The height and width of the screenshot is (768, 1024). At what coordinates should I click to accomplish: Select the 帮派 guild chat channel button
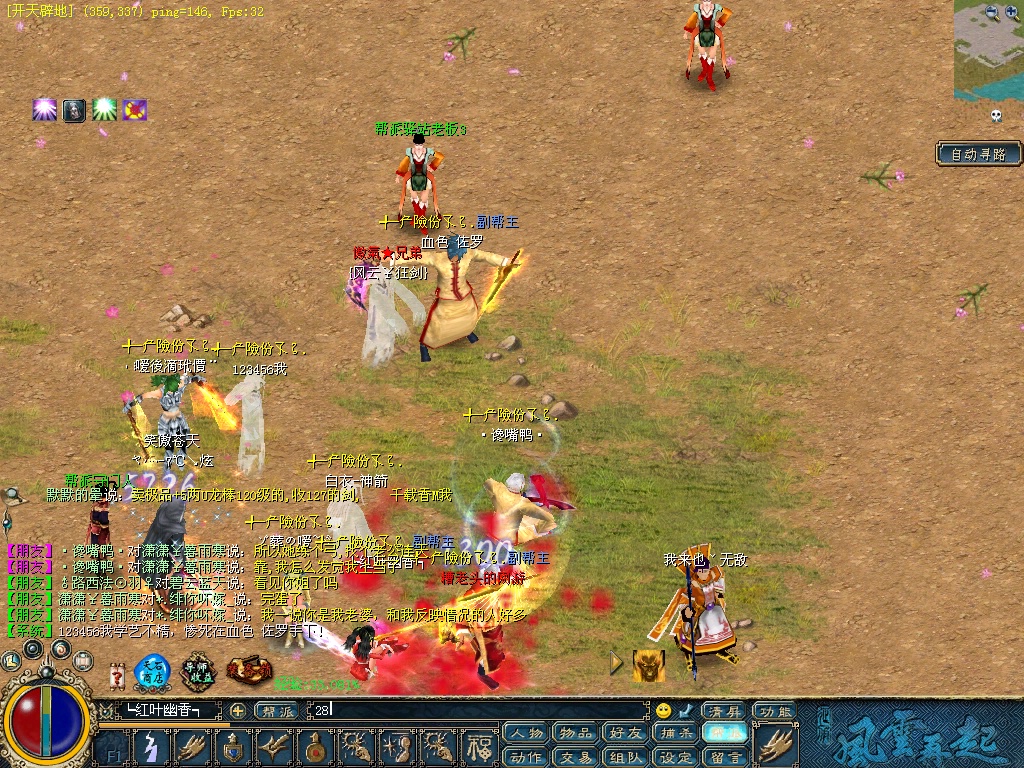(276, 710)
